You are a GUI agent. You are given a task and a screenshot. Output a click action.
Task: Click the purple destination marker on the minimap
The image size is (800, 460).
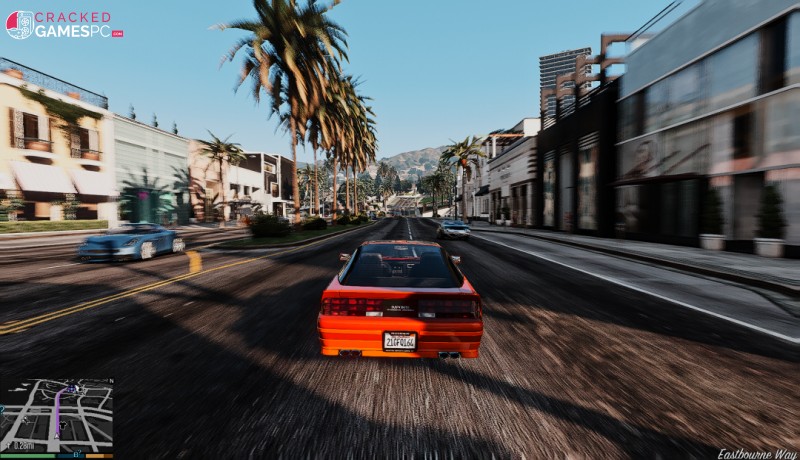[x=71, y=389]
